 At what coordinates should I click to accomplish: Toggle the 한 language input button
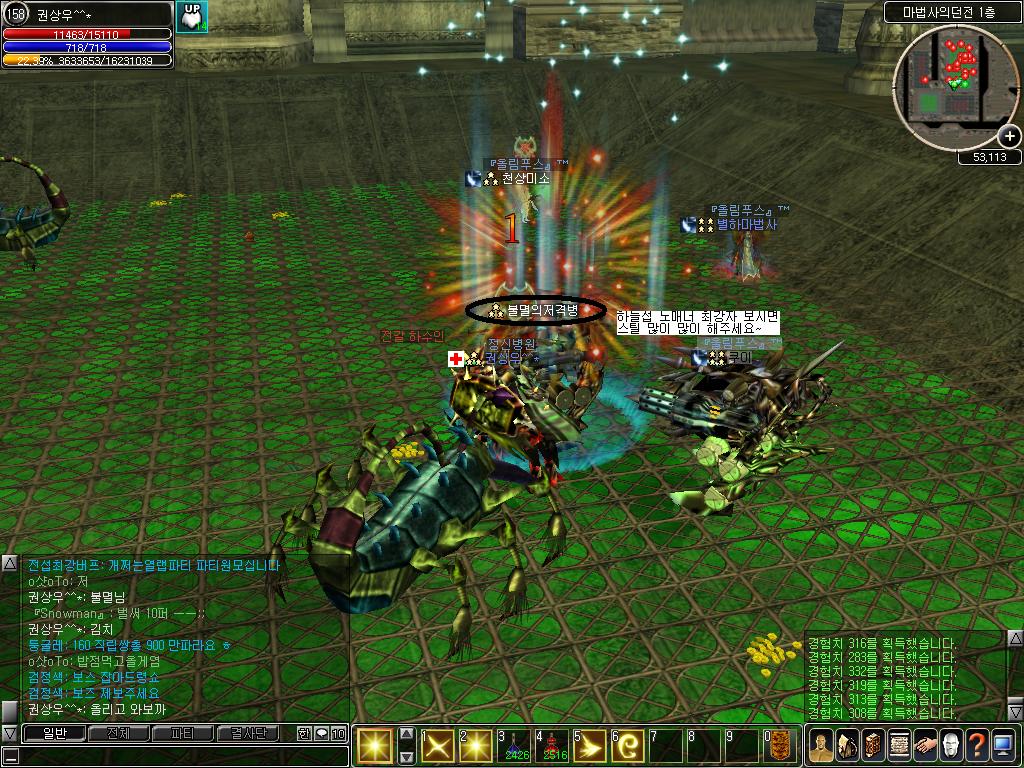click(x=304, y=733)
